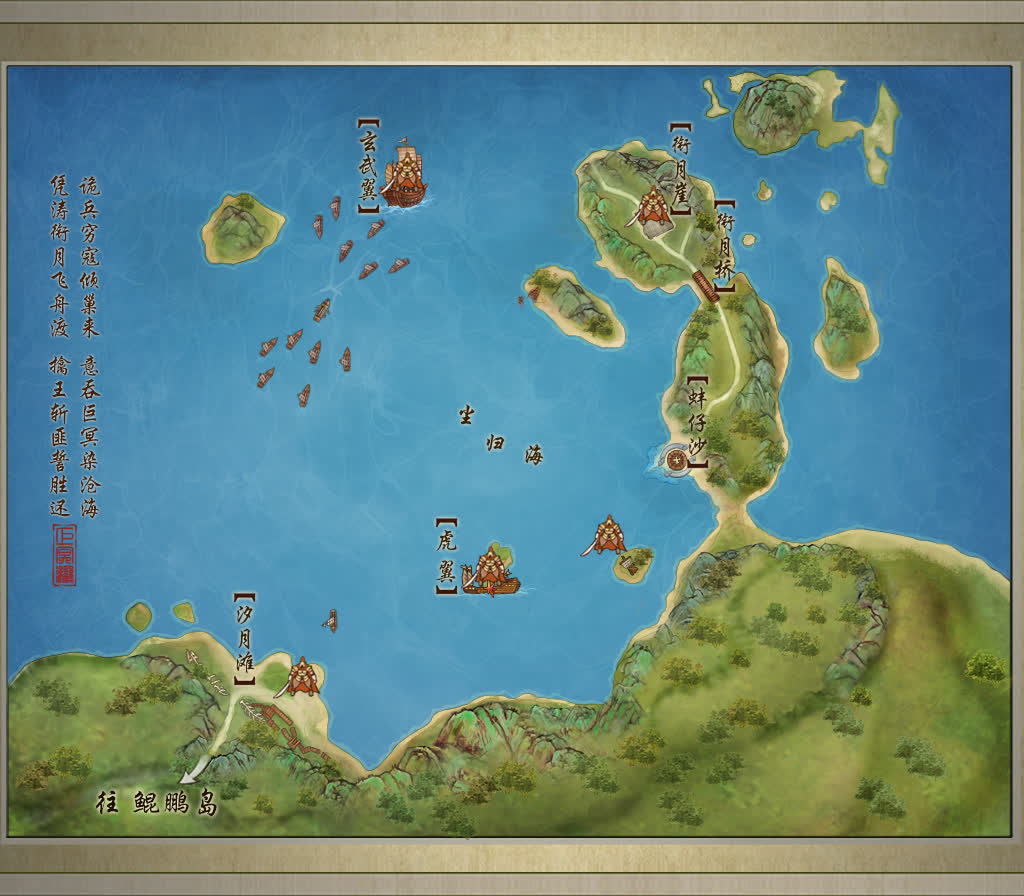
Task: Select the unlabeled warrior marker beside the hut islet
Action: point(608,536)
